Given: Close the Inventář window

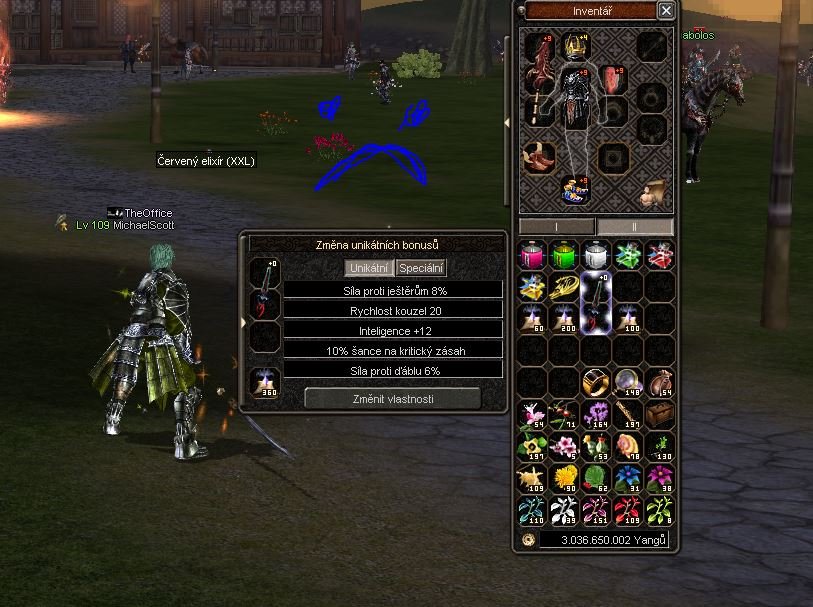Looking at the screenshot, I should 666,10.
